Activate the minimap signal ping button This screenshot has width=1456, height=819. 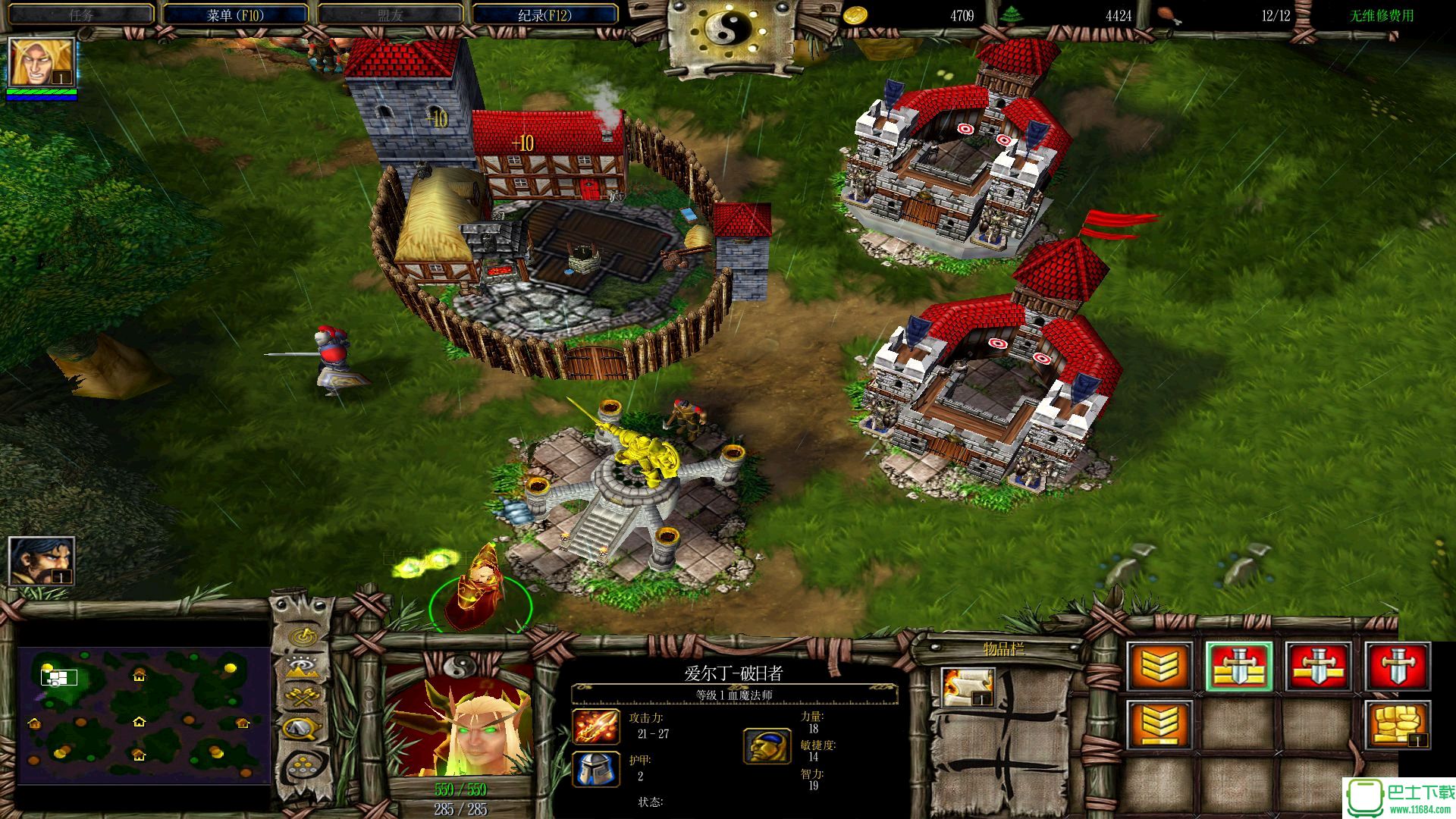point(303,635)
